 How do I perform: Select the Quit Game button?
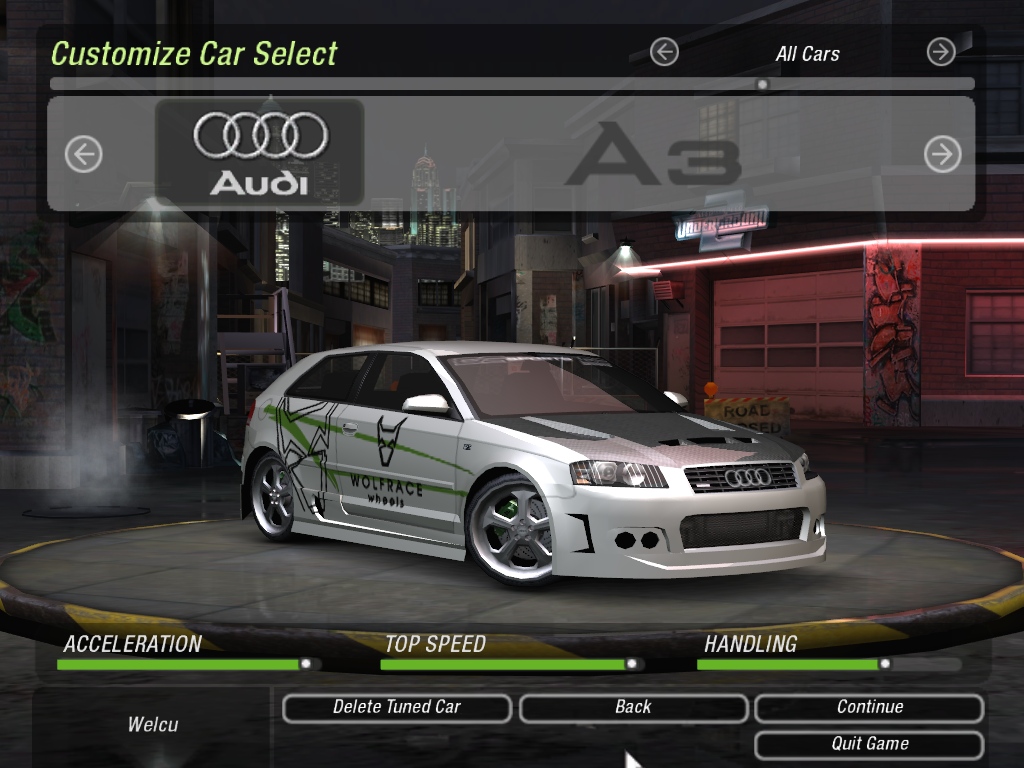click(869, 745)
